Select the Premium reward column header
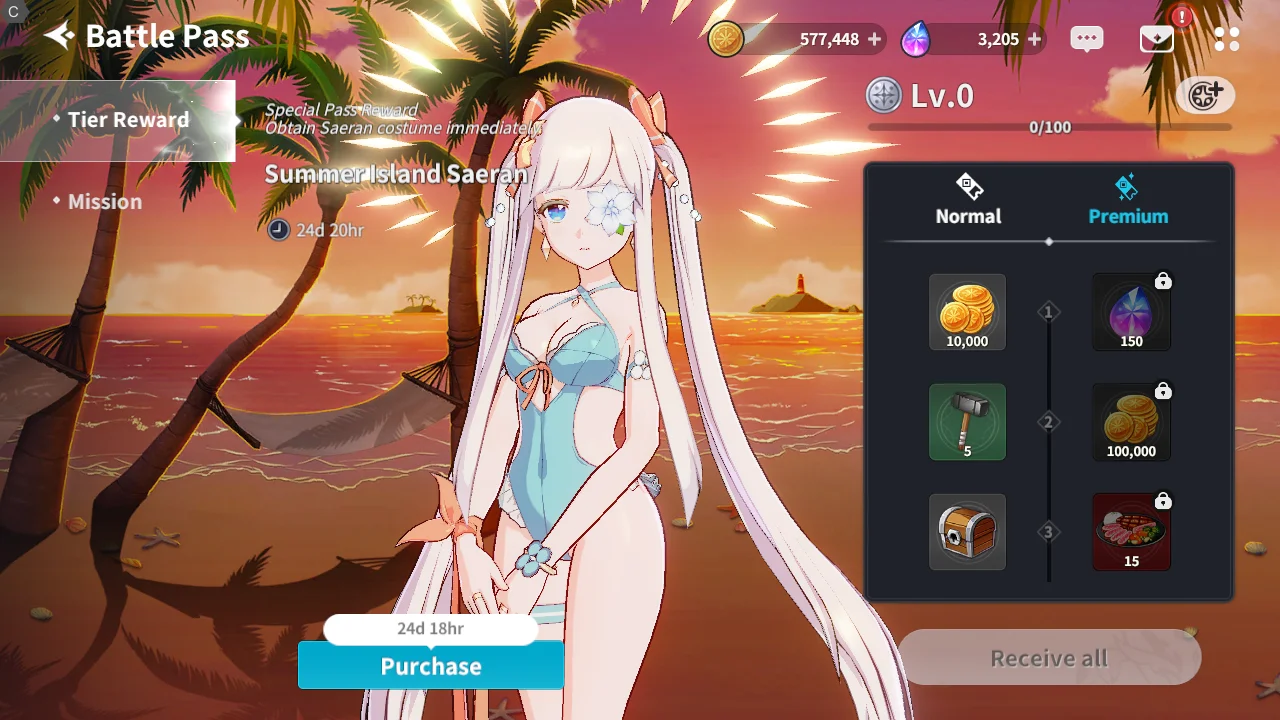 pyautogui.click(x=1128, y=200)
